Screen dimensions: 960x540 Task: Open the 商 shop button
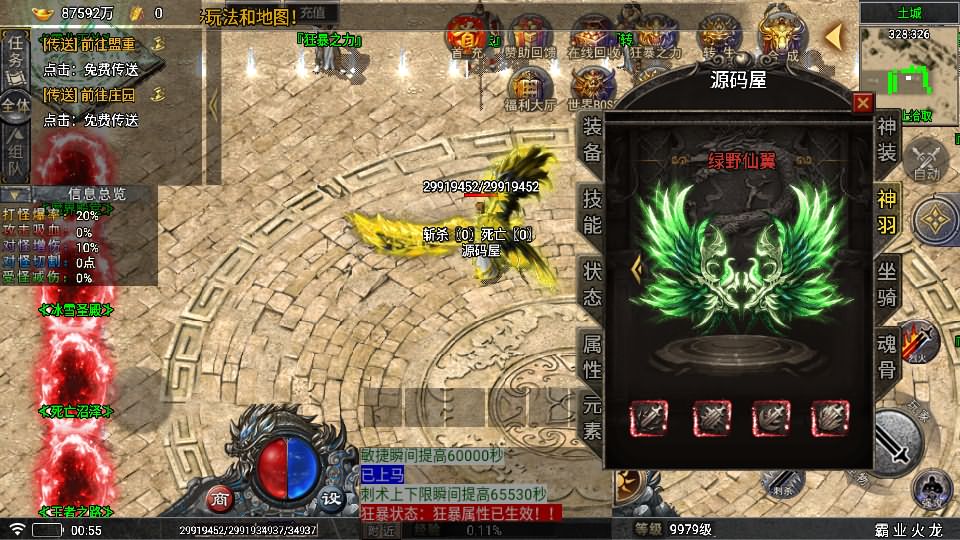[x=220, y=498]
